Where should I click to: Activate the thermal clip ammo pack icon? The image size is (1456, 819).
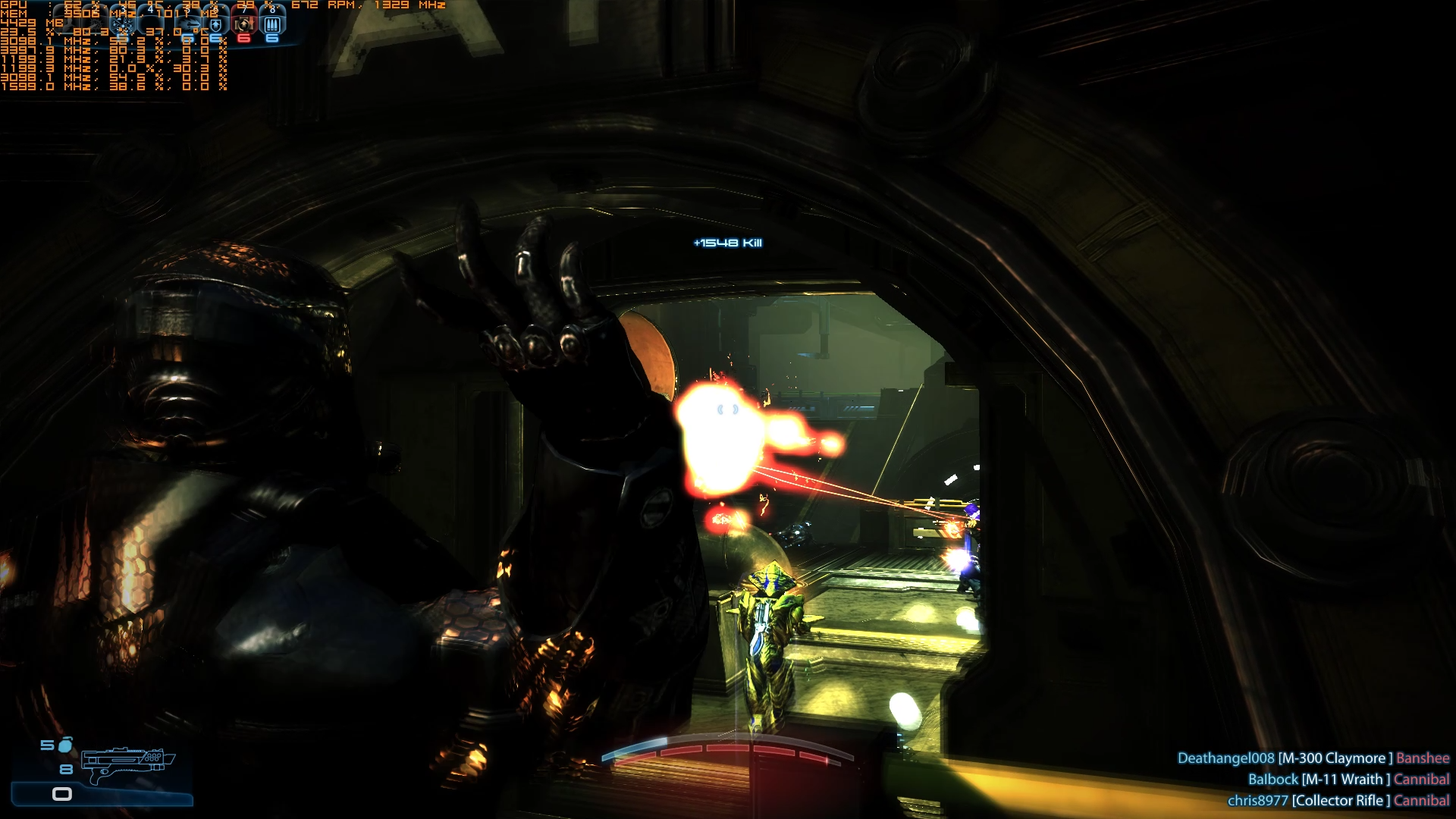click(272, 25)
